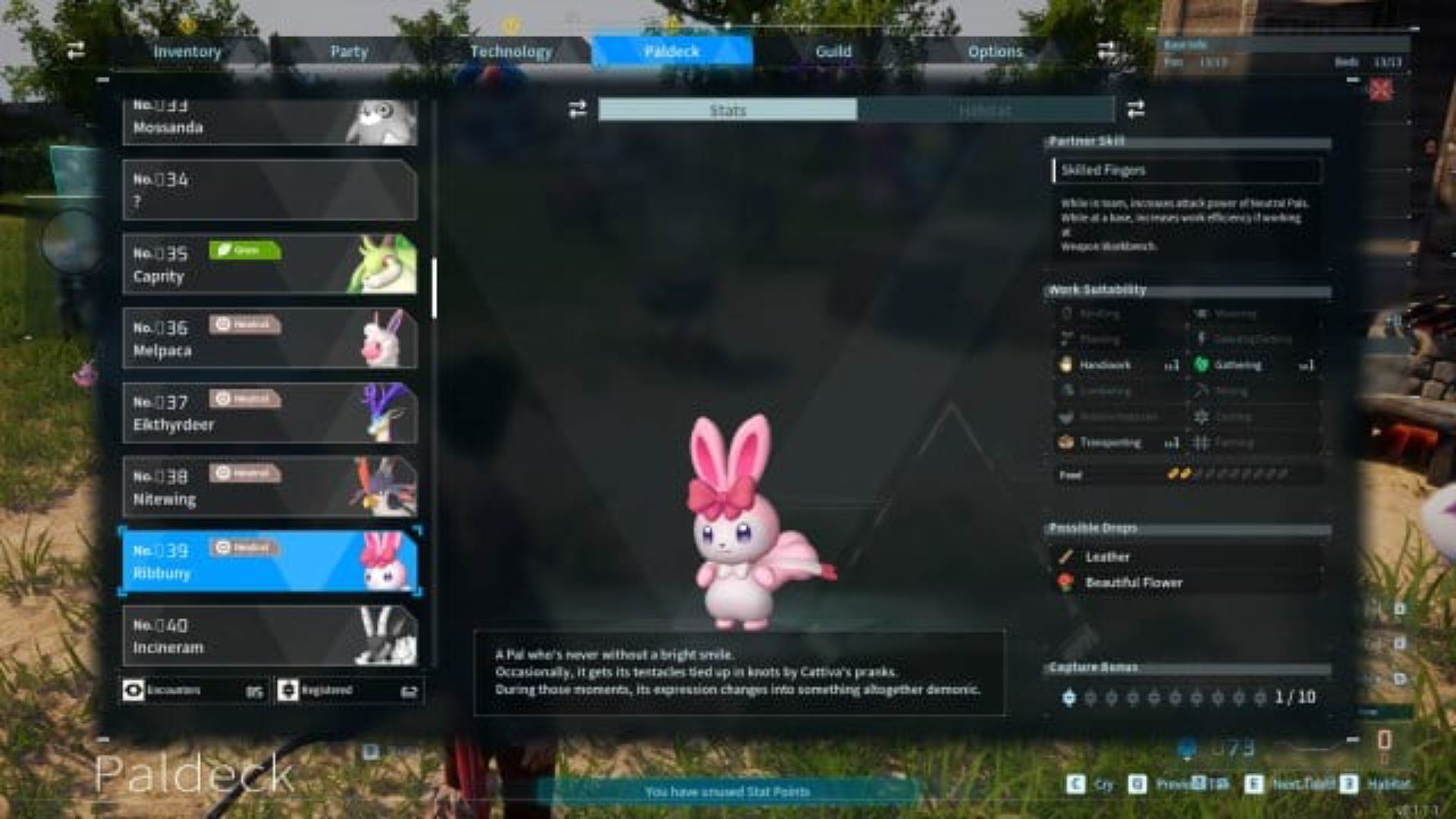The width and height of the screenshot is (1456, 819).
Task: Click the You have unused Stat Points banner
Action: (x=726, y=791)
